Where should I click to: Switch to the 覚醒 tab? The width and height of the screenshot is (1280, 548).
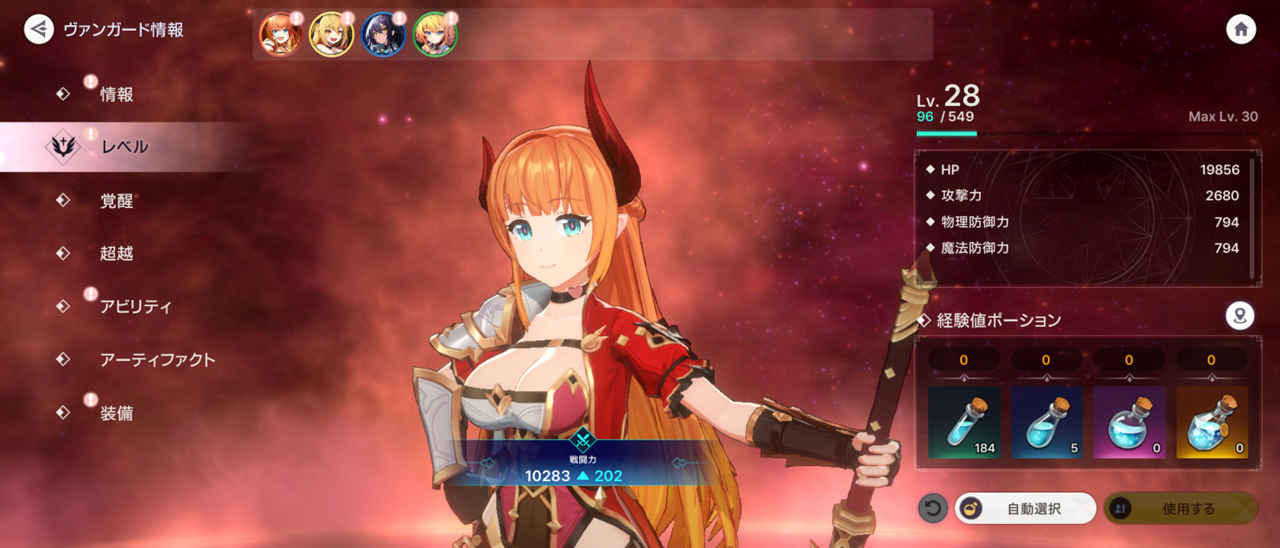116,201
